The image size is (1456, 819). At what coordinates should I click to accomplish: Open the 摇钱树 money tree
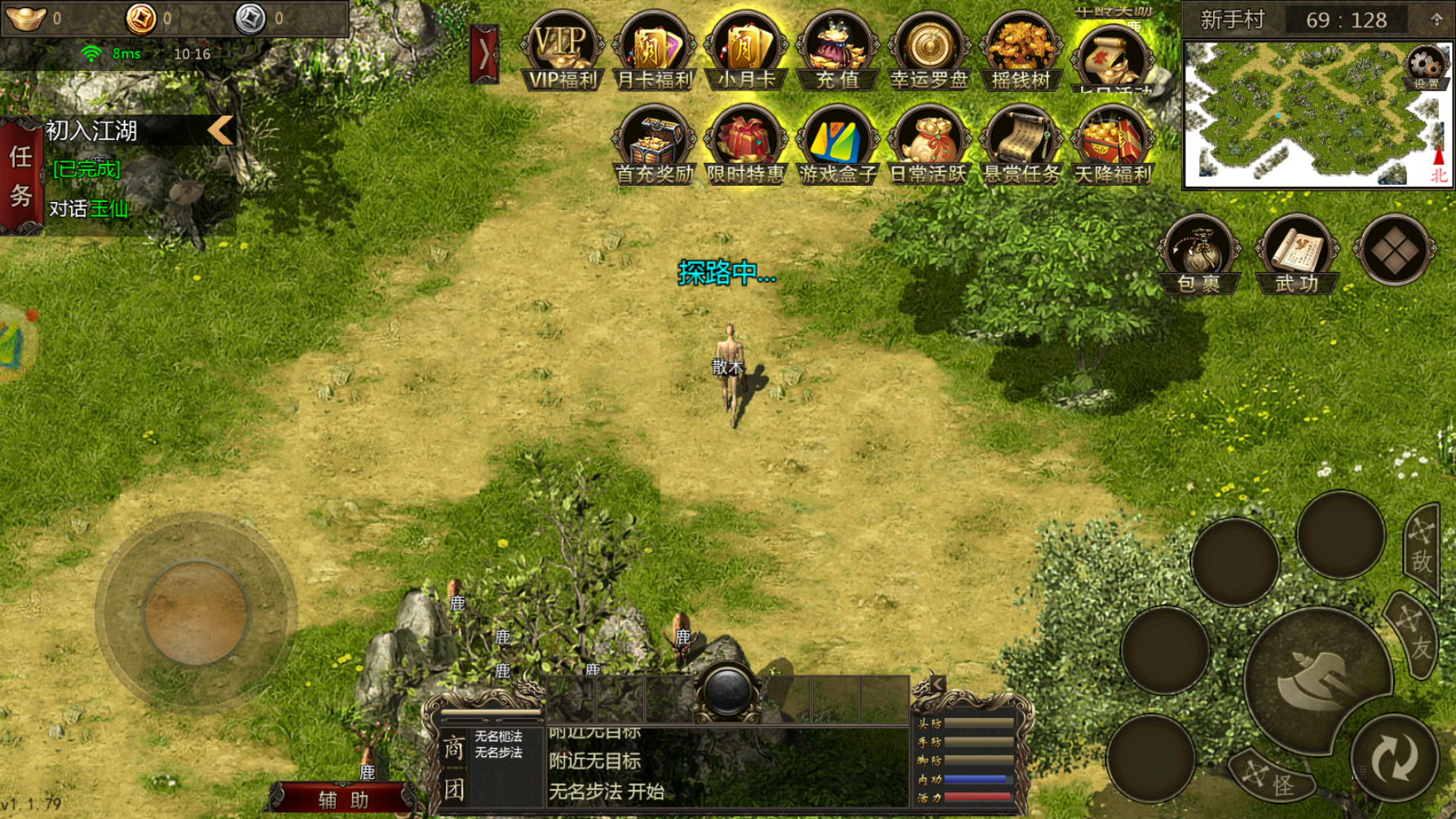tap(1020, 51)
